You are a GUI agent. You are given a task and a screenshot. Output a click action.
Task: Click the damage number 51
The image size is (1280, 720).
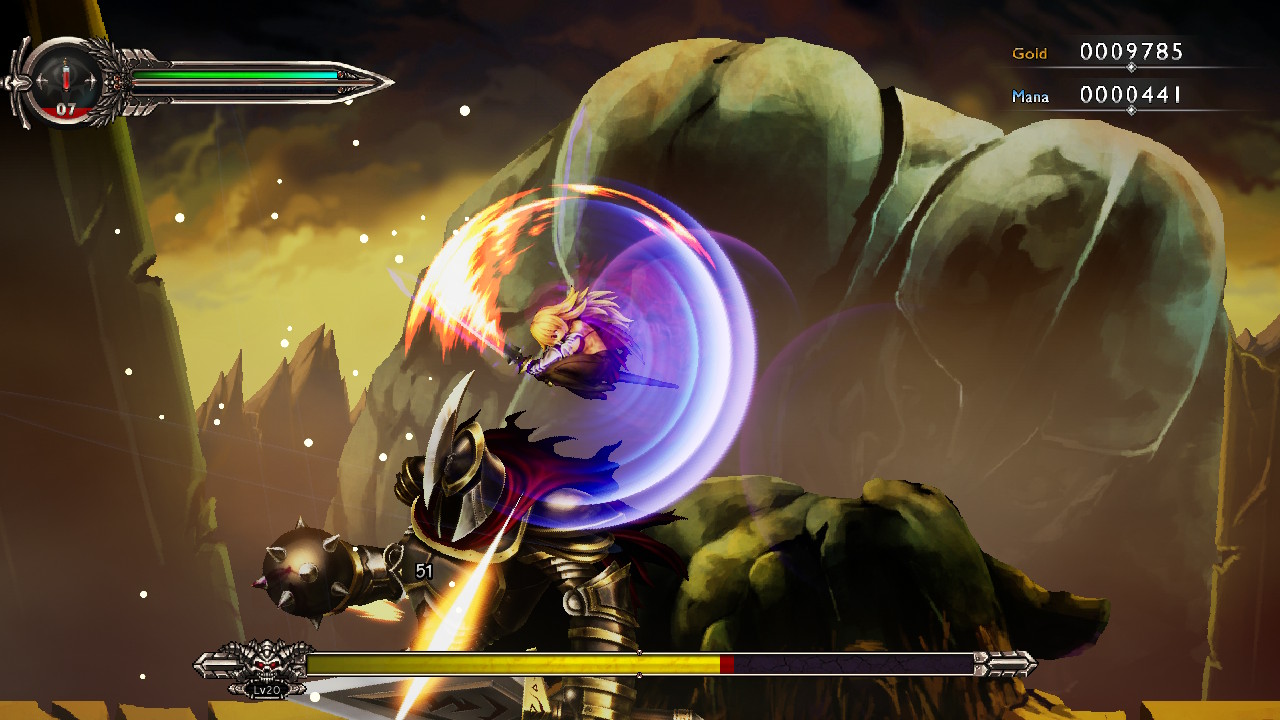(425, 569)
